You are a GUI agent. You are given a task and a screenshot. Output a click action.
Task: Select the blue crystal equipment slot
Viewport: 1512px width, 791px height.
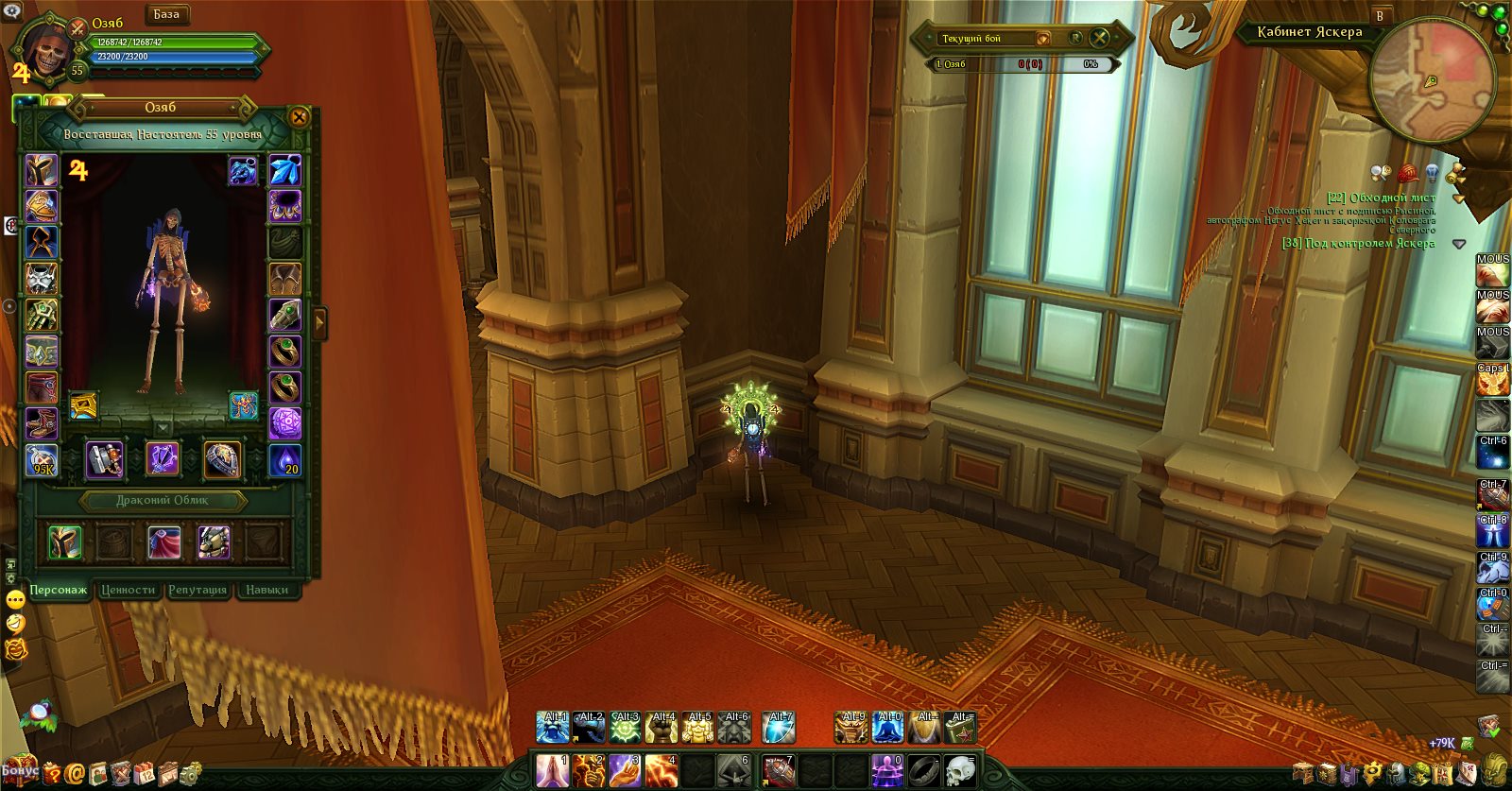(284, 170)
